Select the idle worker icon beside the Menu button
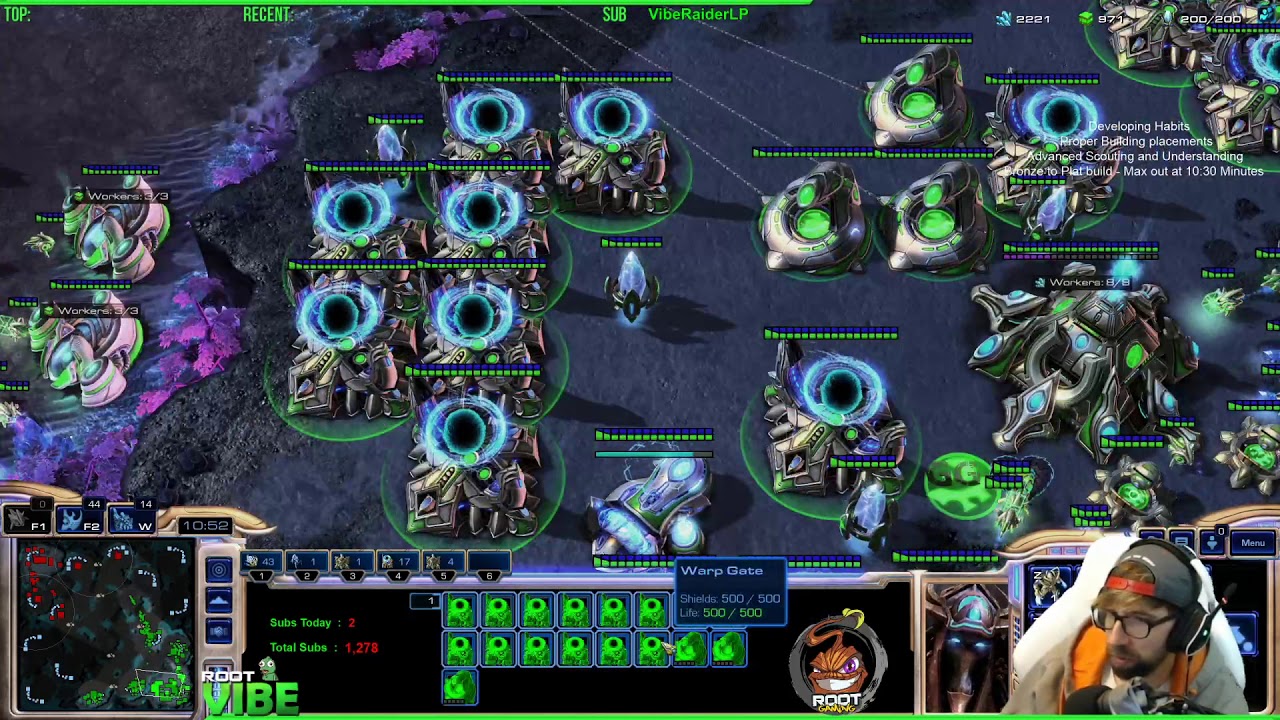 pyautogui.click(x=1211, y=543)
